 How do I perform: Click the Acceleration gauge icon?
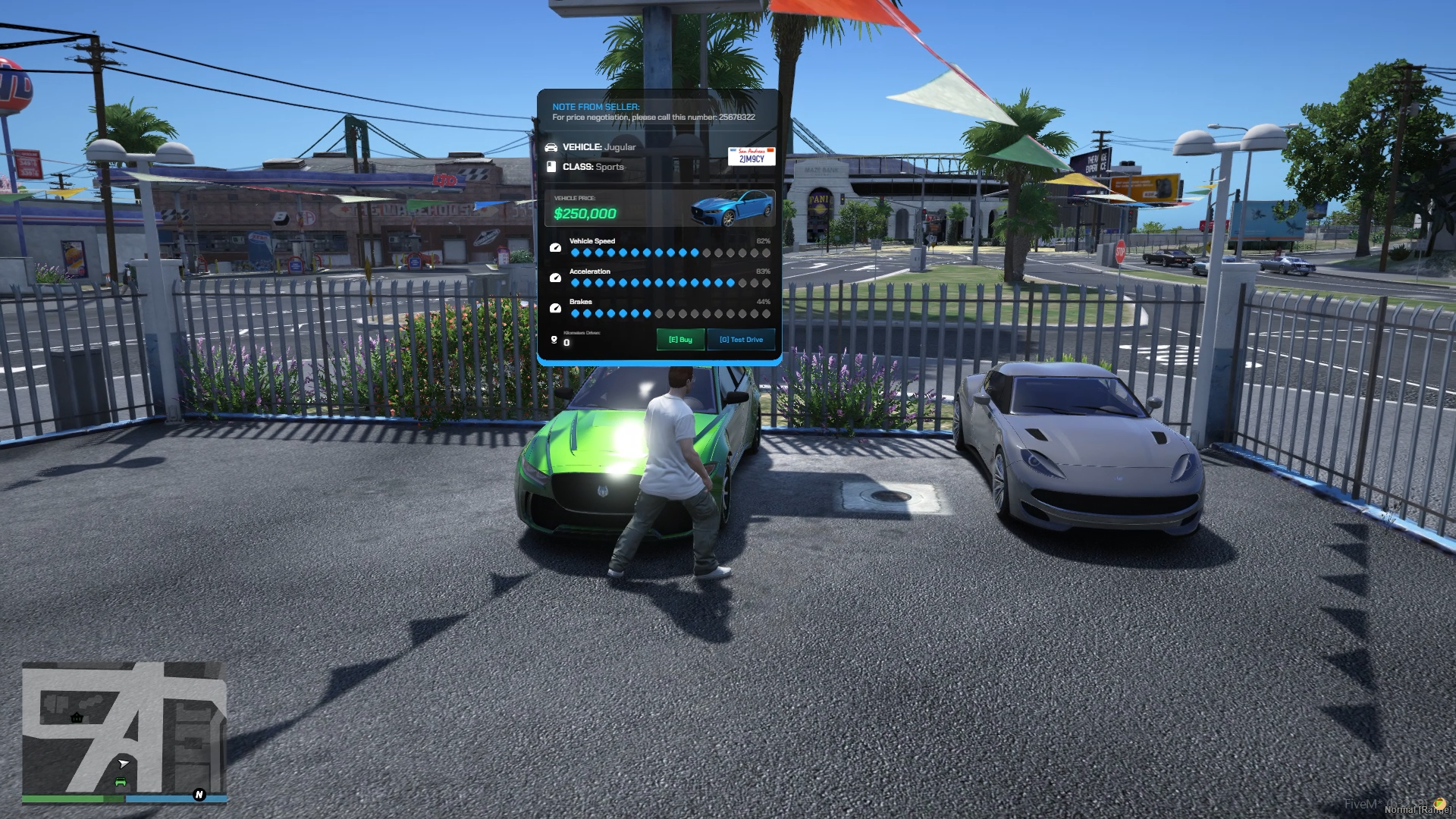(x=554, y=277)
